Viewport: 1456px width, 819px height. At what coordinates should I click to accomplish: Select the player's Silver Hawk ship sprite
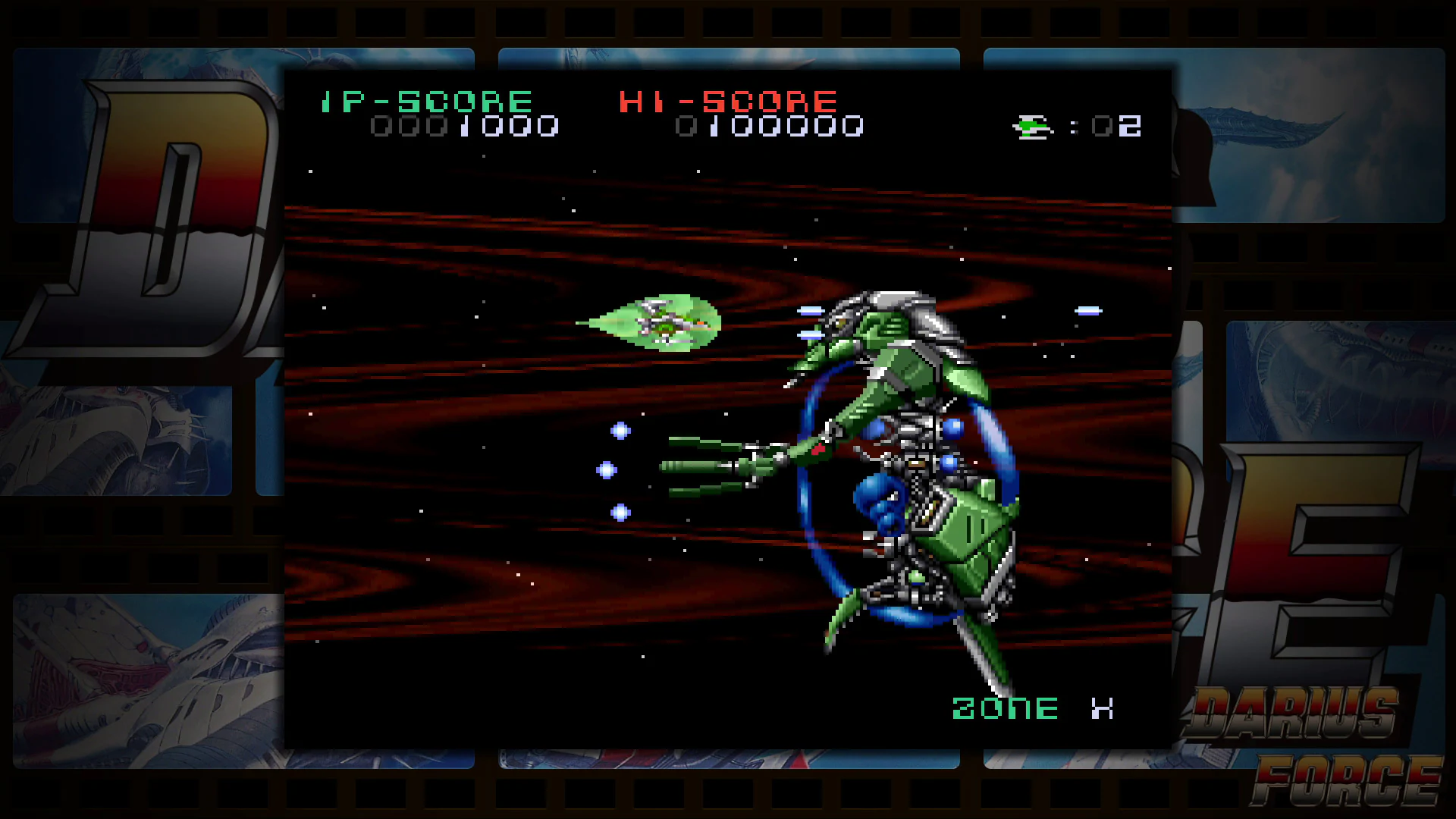tap(664, 322)
